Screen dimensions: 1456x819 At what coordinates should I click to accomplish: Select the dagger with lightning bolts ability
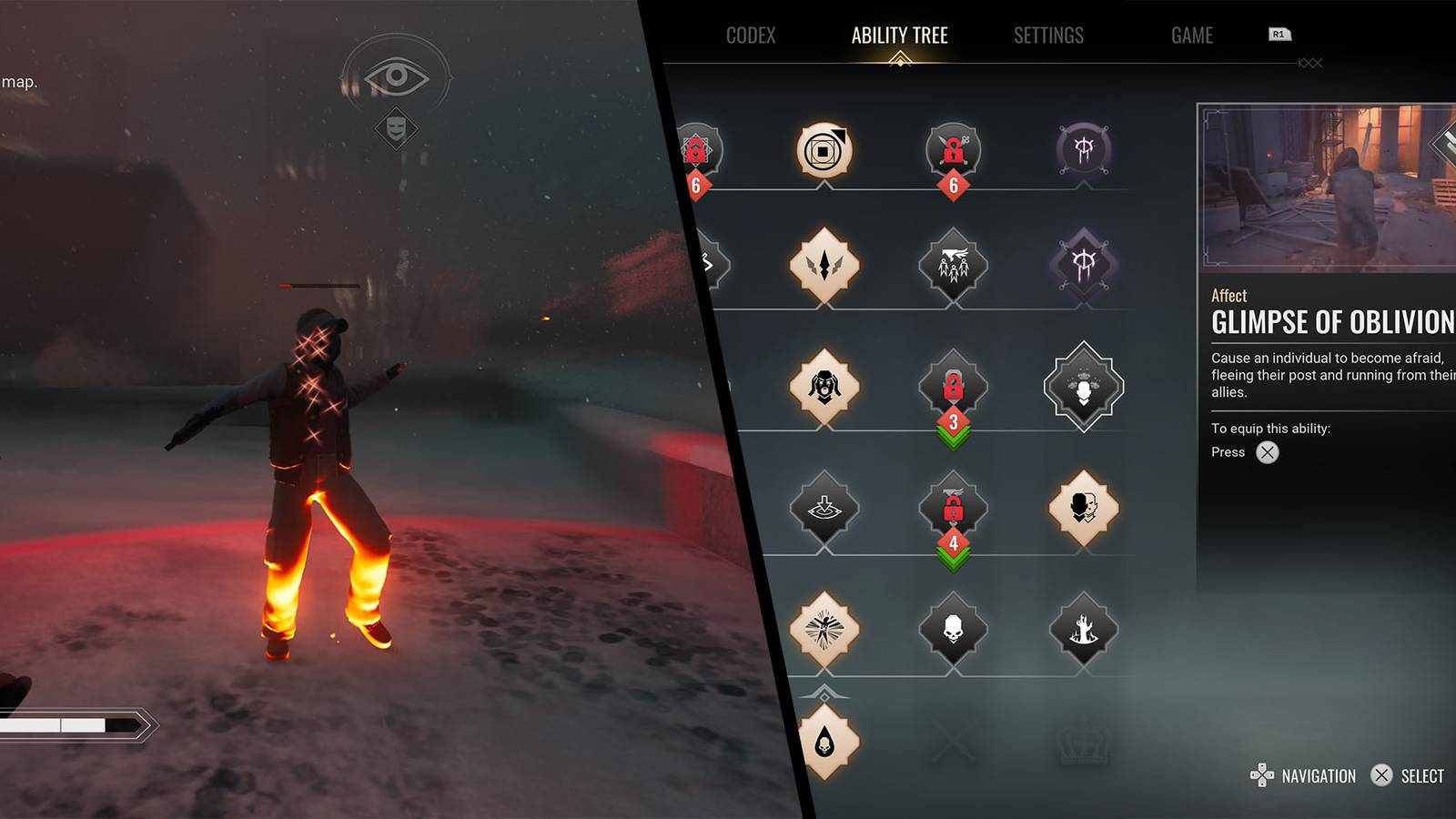824,266
